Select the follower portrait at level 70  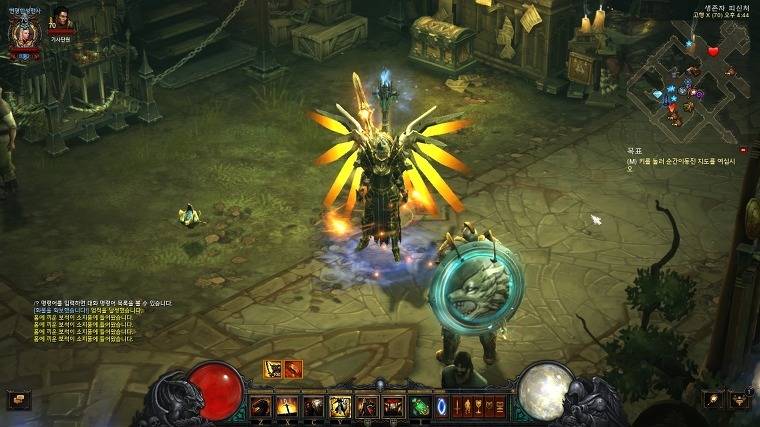click(x=63, y=22)
